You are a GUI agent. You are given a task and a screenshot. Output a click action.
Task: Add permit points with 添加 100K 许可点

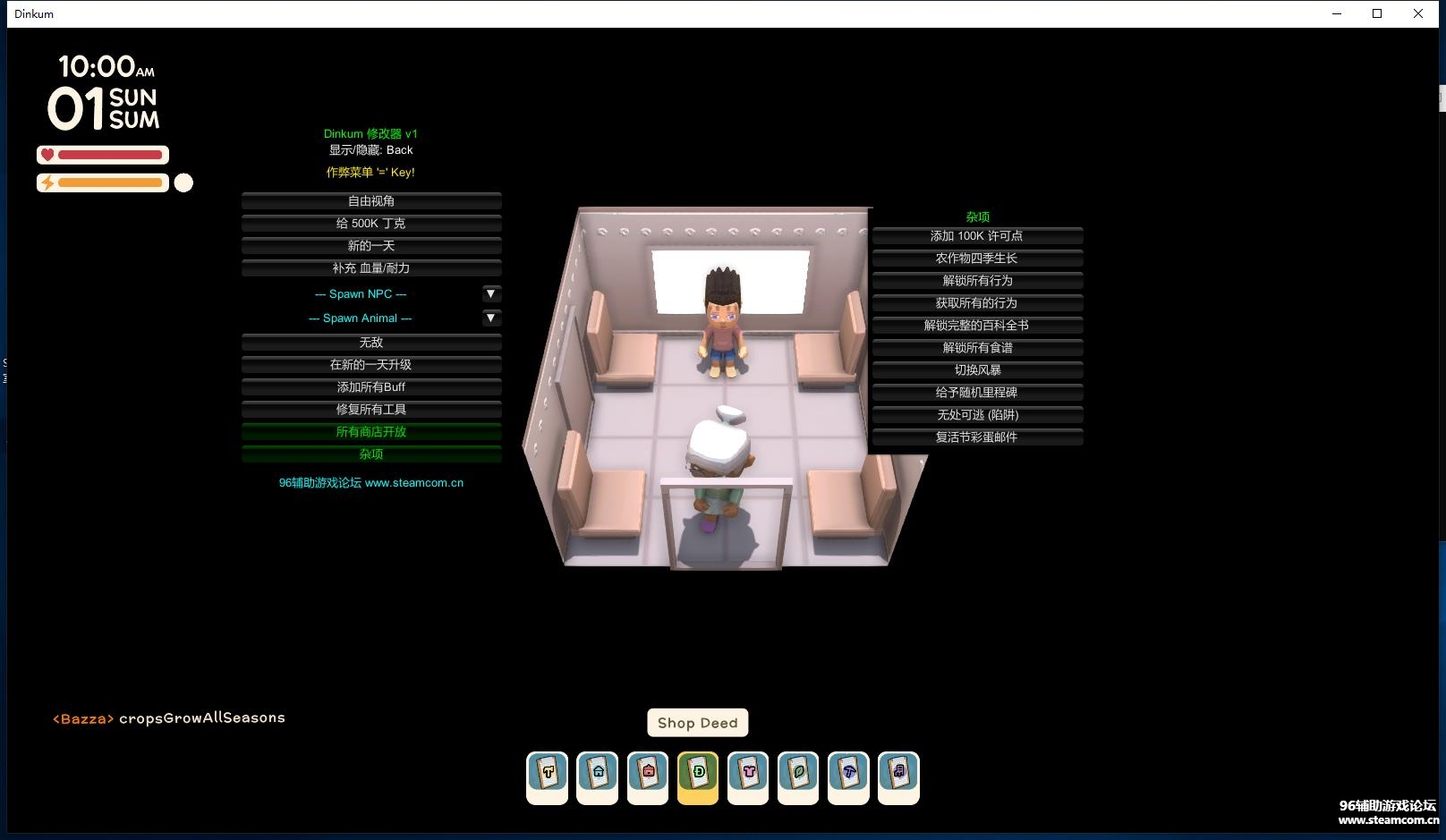click(977, 236)
